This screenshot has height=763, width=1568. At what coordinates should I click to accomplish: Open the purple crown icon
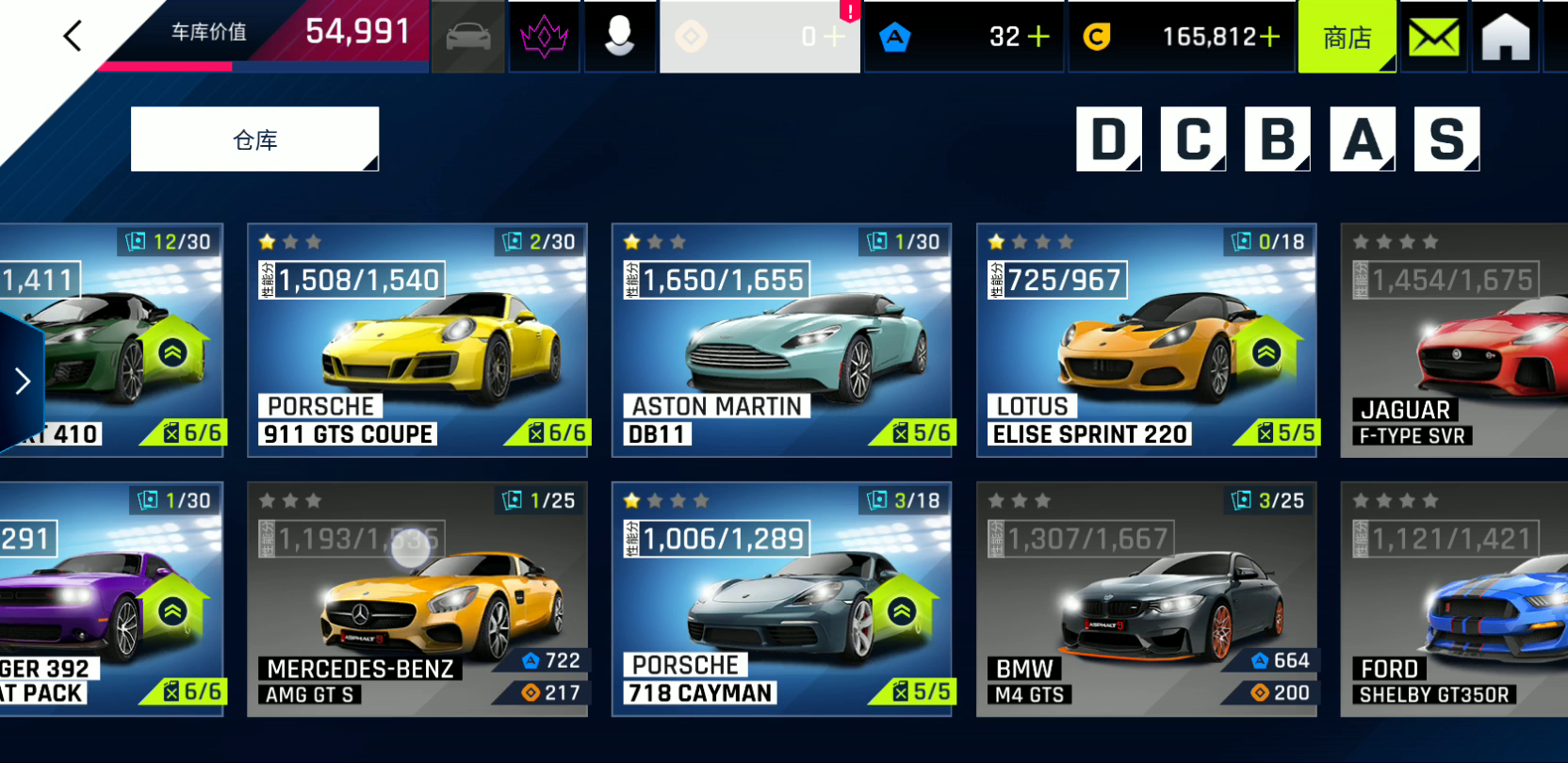544,37
